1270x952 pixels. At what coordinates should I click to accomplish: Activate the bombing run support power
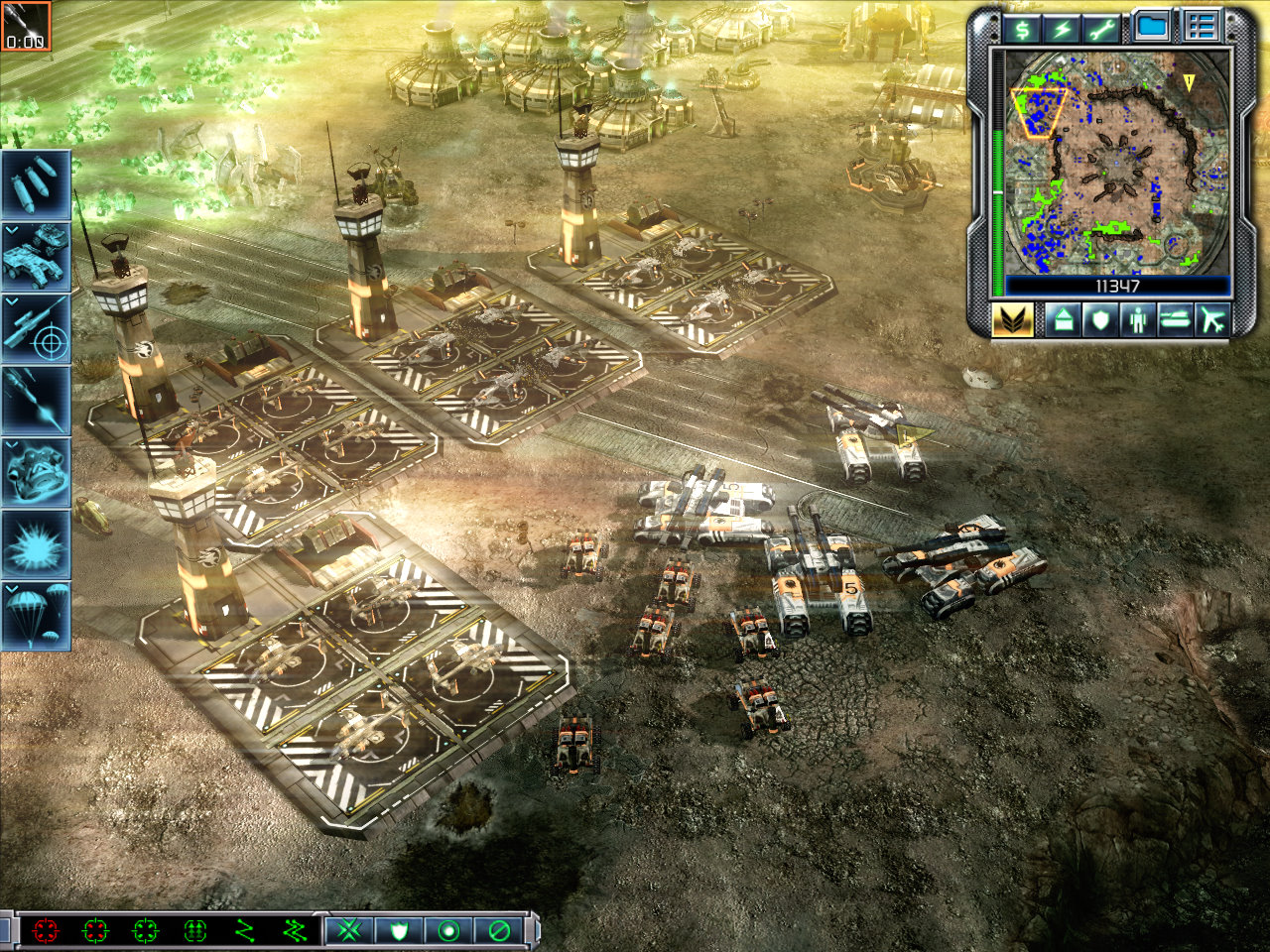coord(36,184)
